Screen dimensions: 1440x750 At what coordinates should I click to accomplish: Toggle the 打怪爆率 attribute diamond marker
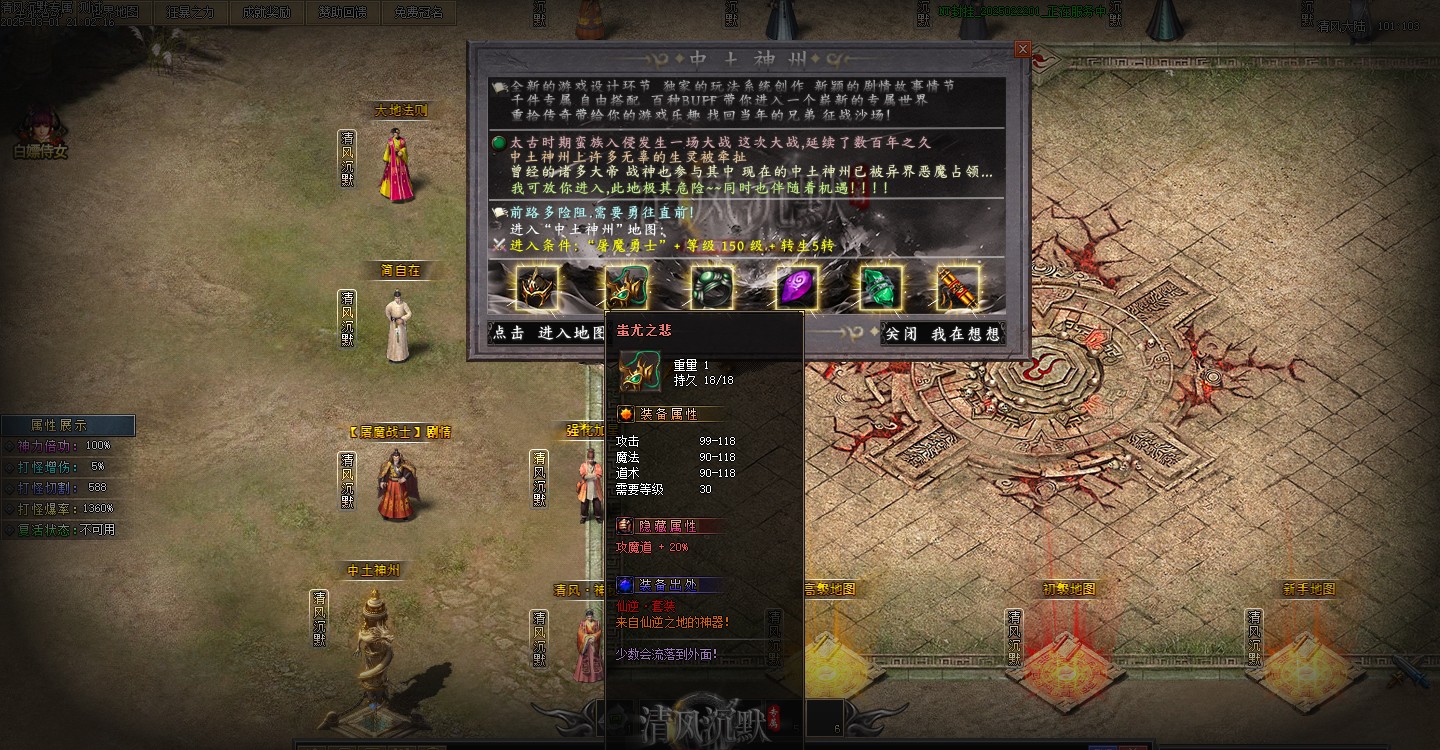click(x=8, y=507)
